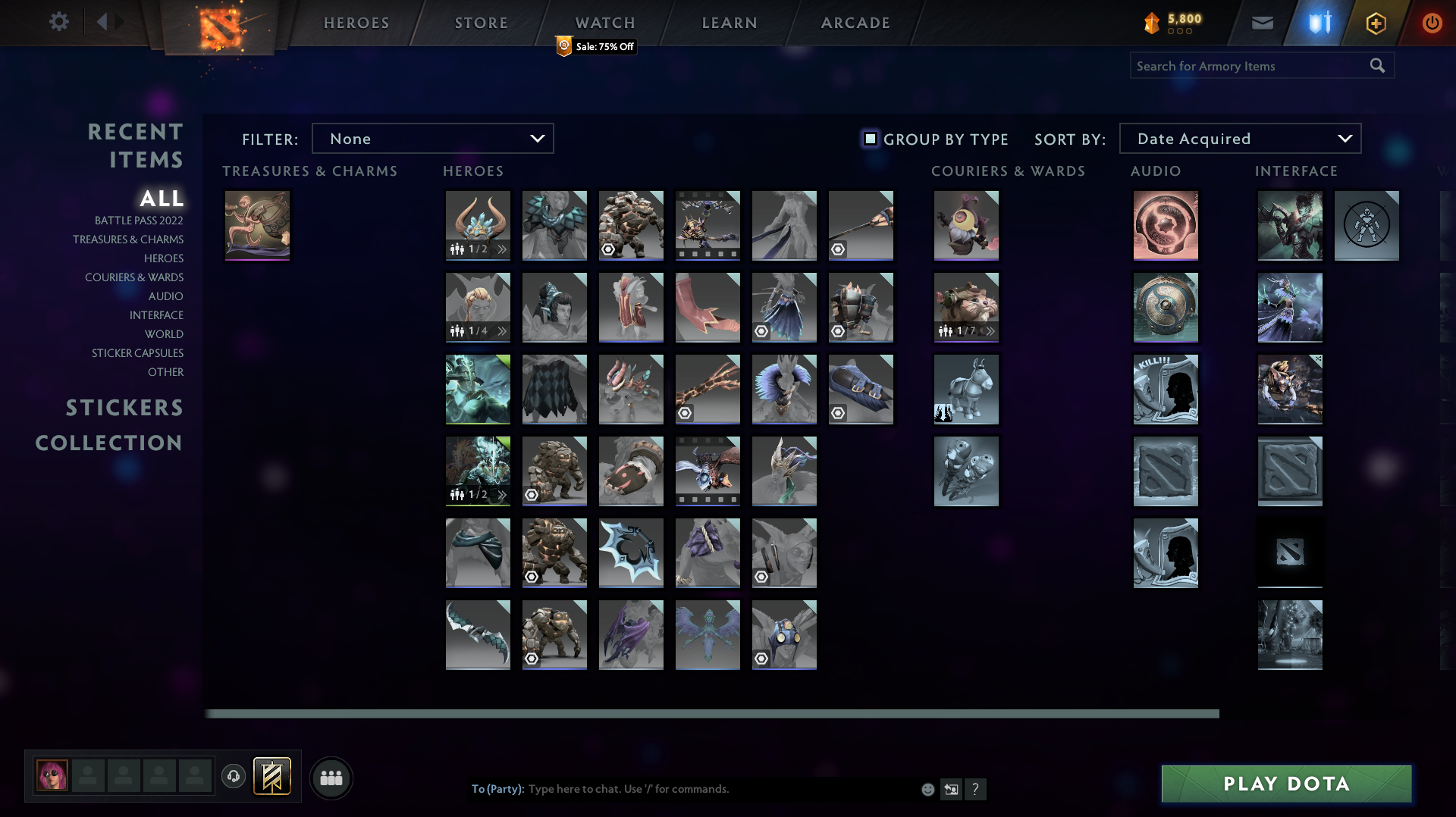The height and width of the screenshot is (817, 1456).
Task: Select BATTLE PASS 2022 in the sidebar
Action: click(x=140, y=221)
